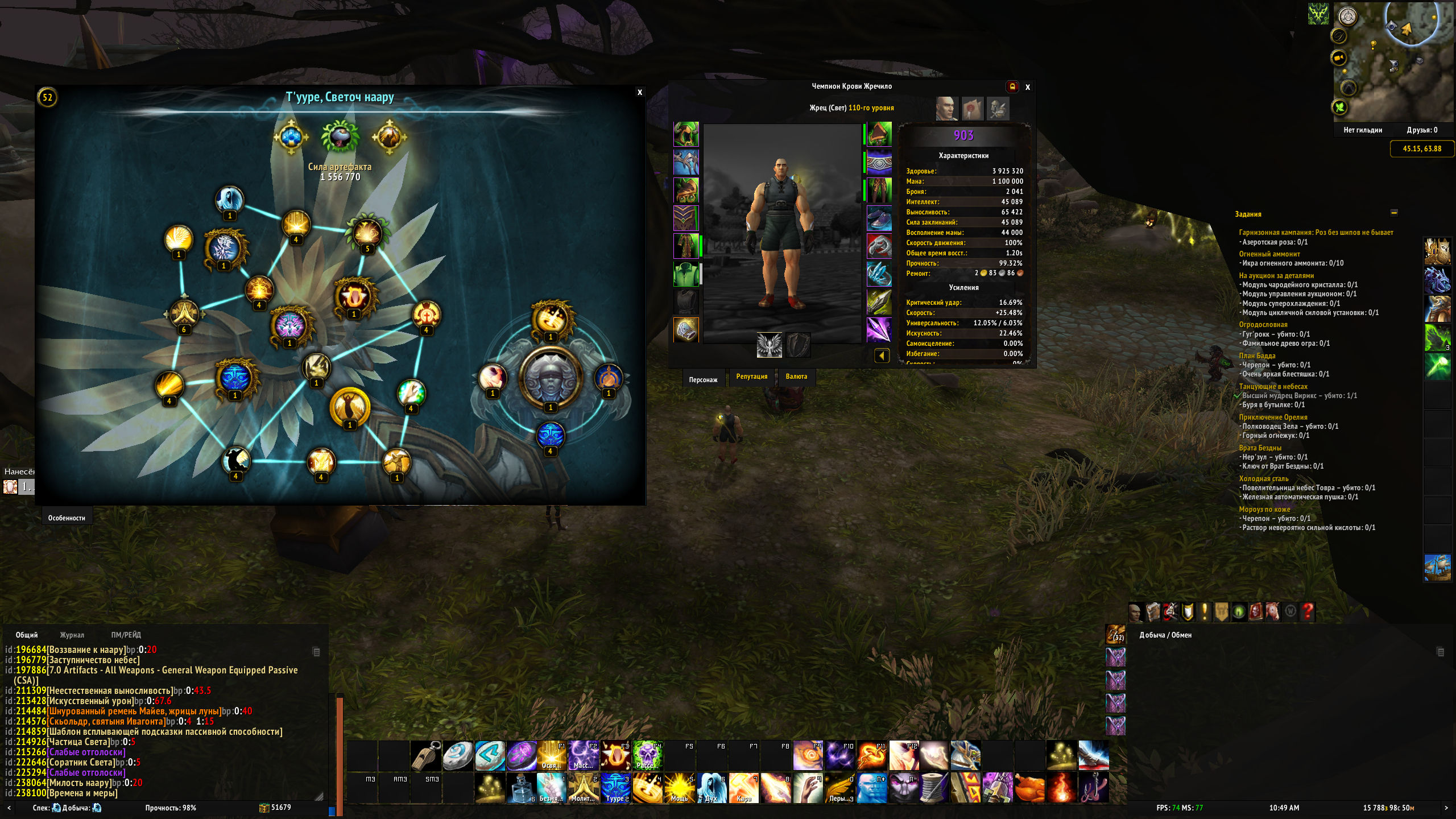The image size is (1456, 819).
Task: Select the Общий chat tab
Action: 27,635
